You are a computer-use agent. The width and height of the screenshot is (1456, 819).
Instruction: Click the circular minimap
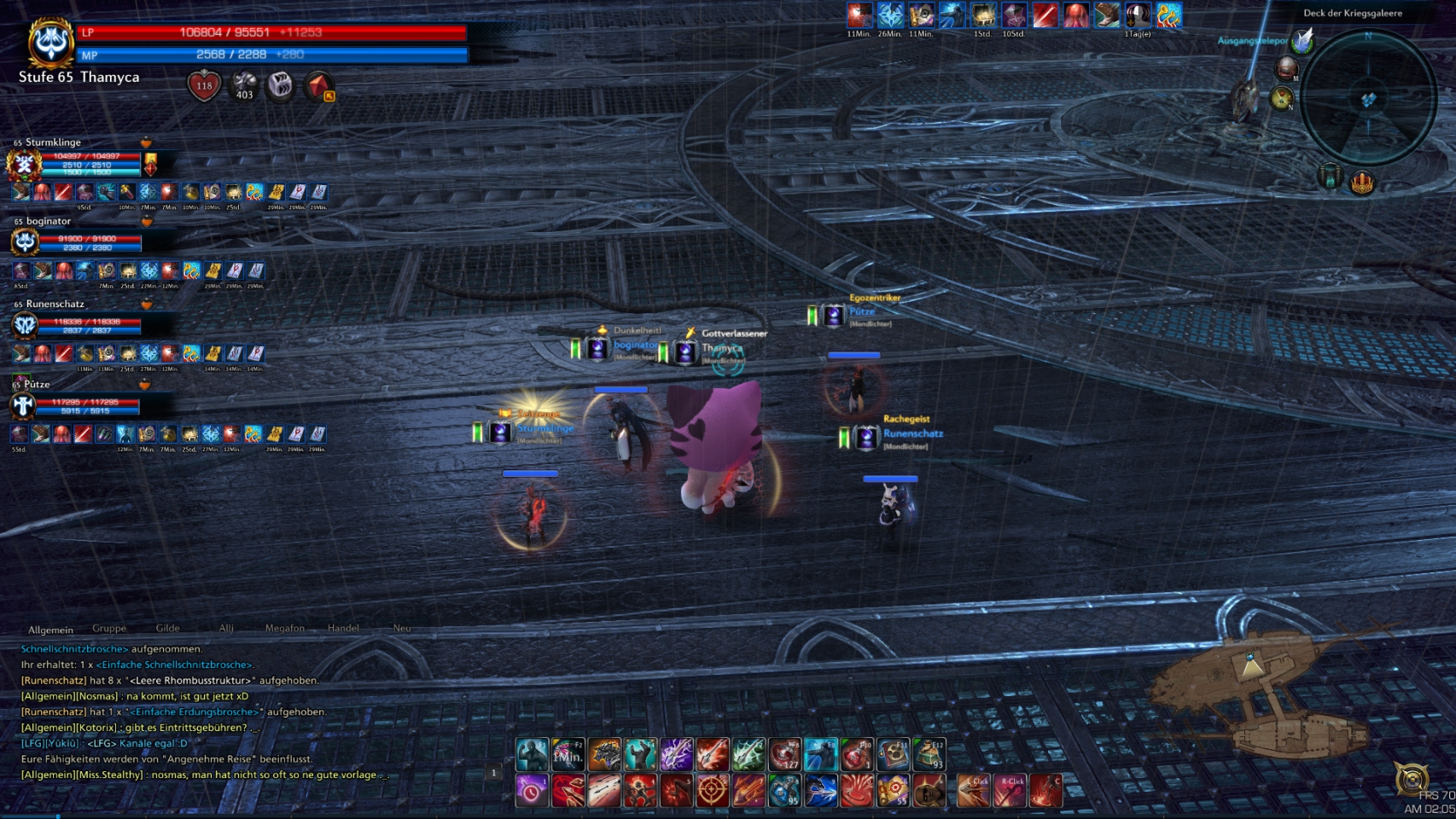tap(1368, 98)
